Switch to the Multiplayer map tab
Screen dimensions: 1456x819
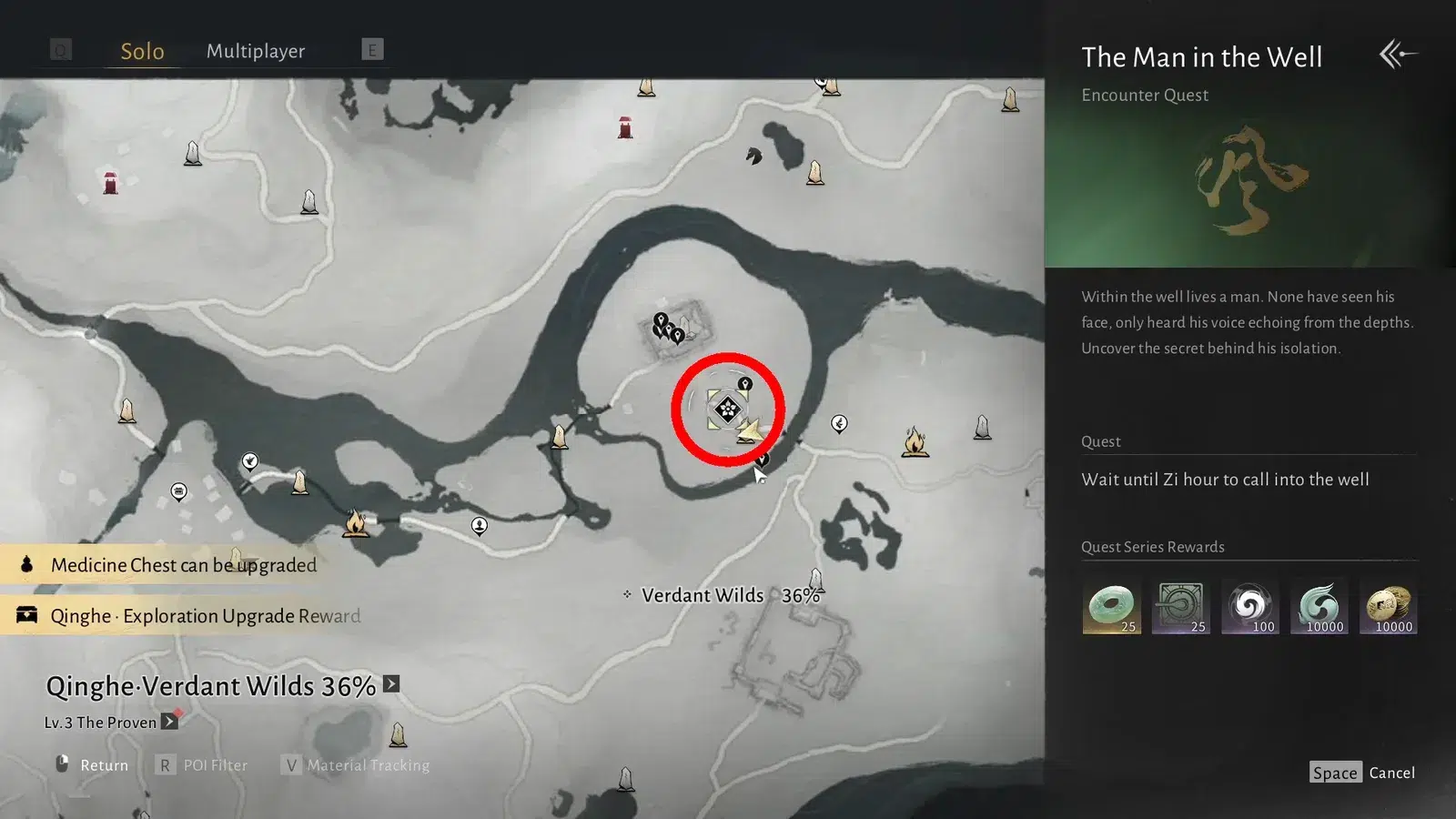tap(256, 51)
